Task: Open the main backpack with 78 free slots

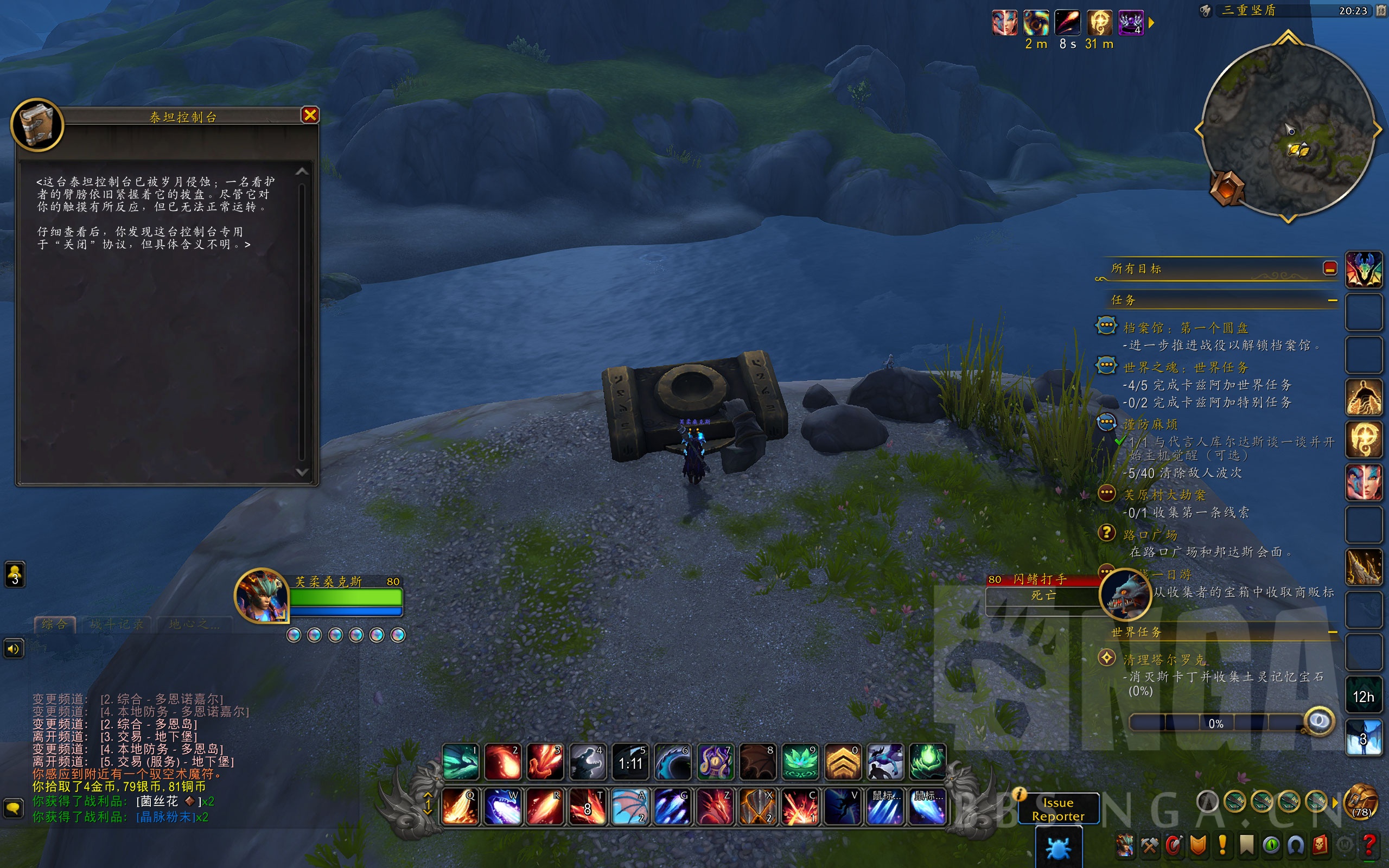Action: tap(1360, 802)
